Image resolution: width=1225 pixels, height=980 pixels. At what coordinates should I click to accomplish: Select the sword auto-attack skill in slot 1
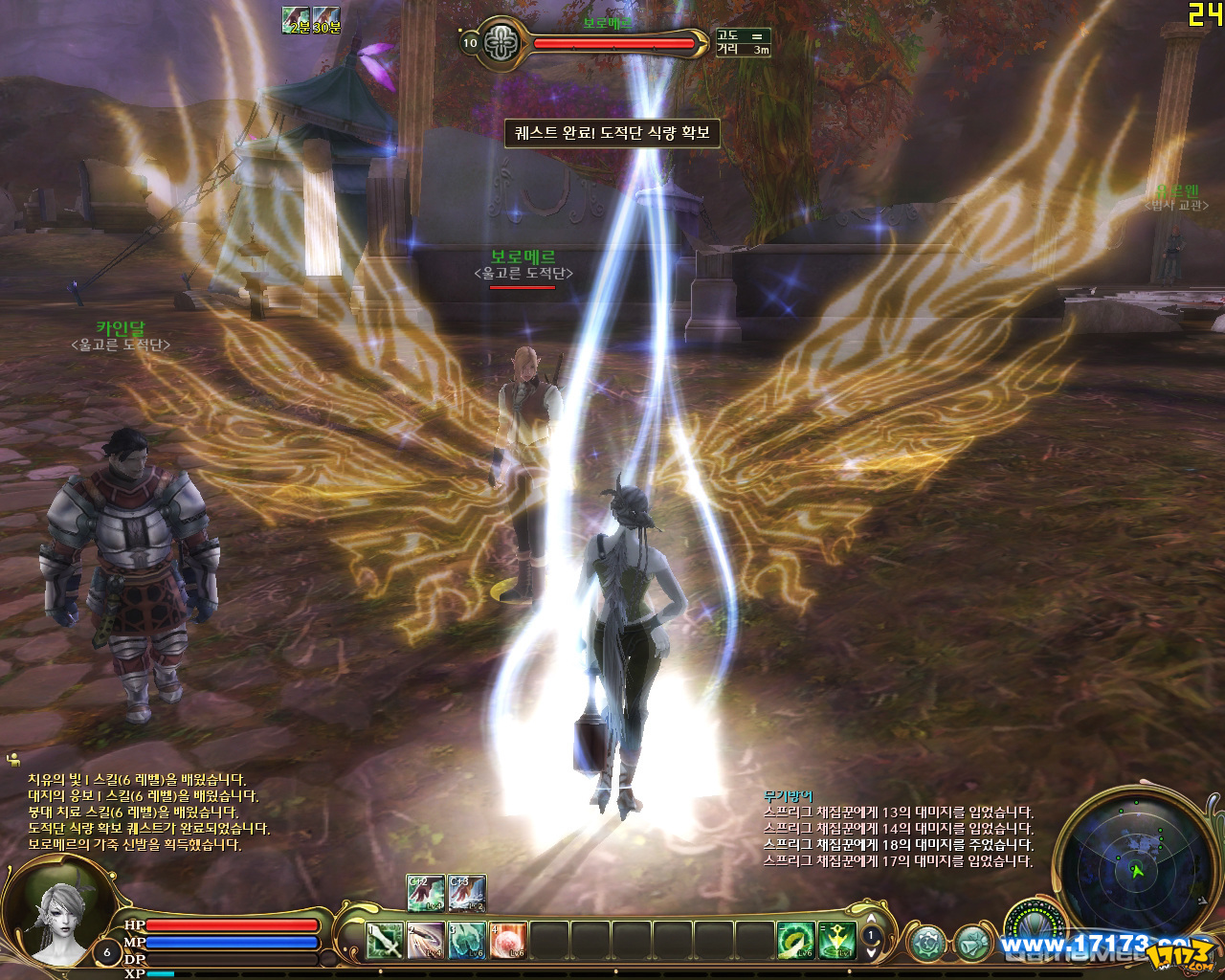(x=385, y=940)
